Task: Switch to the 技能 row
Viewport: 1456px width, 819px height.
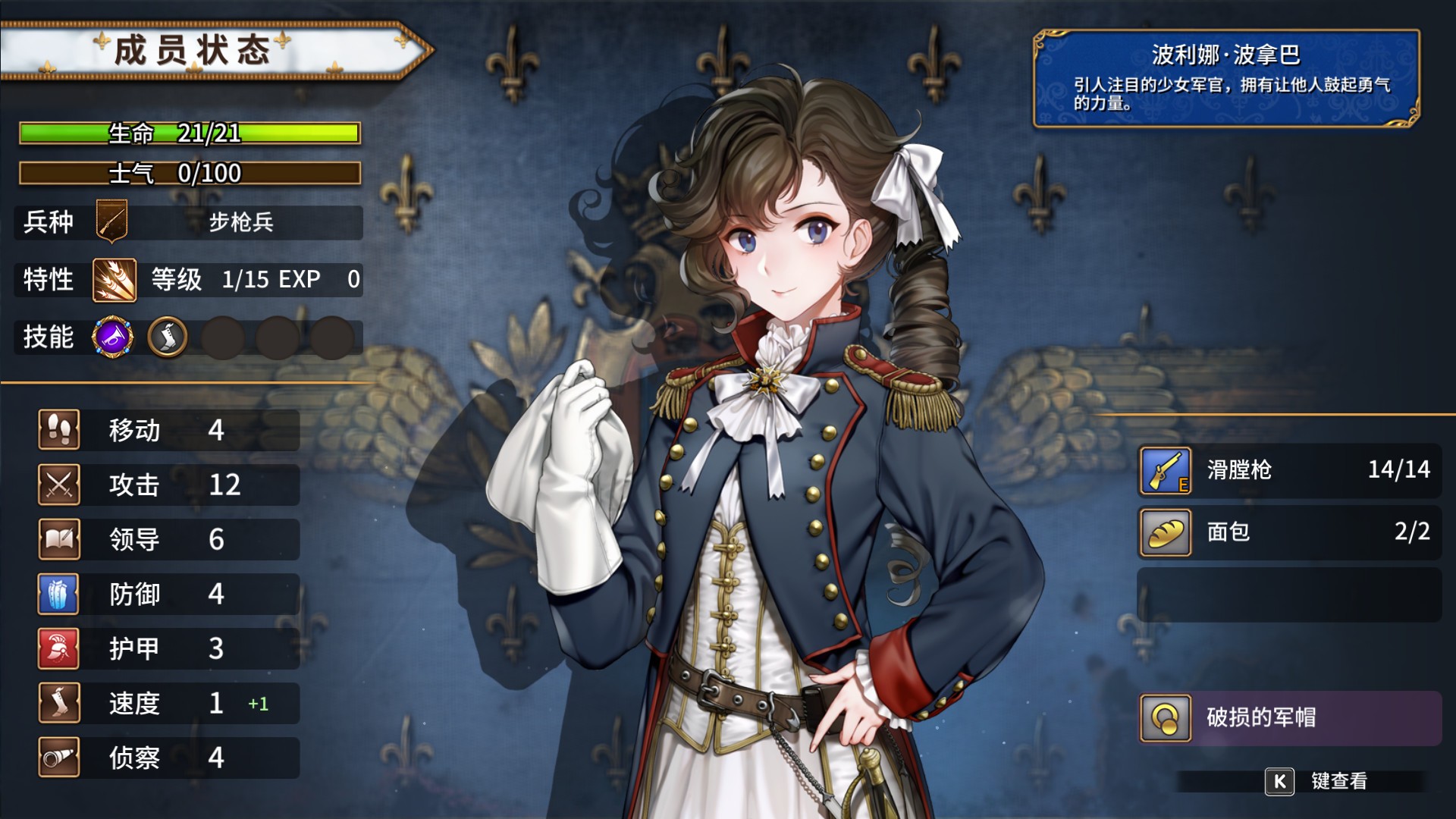Action: click(x=48, y=337)
